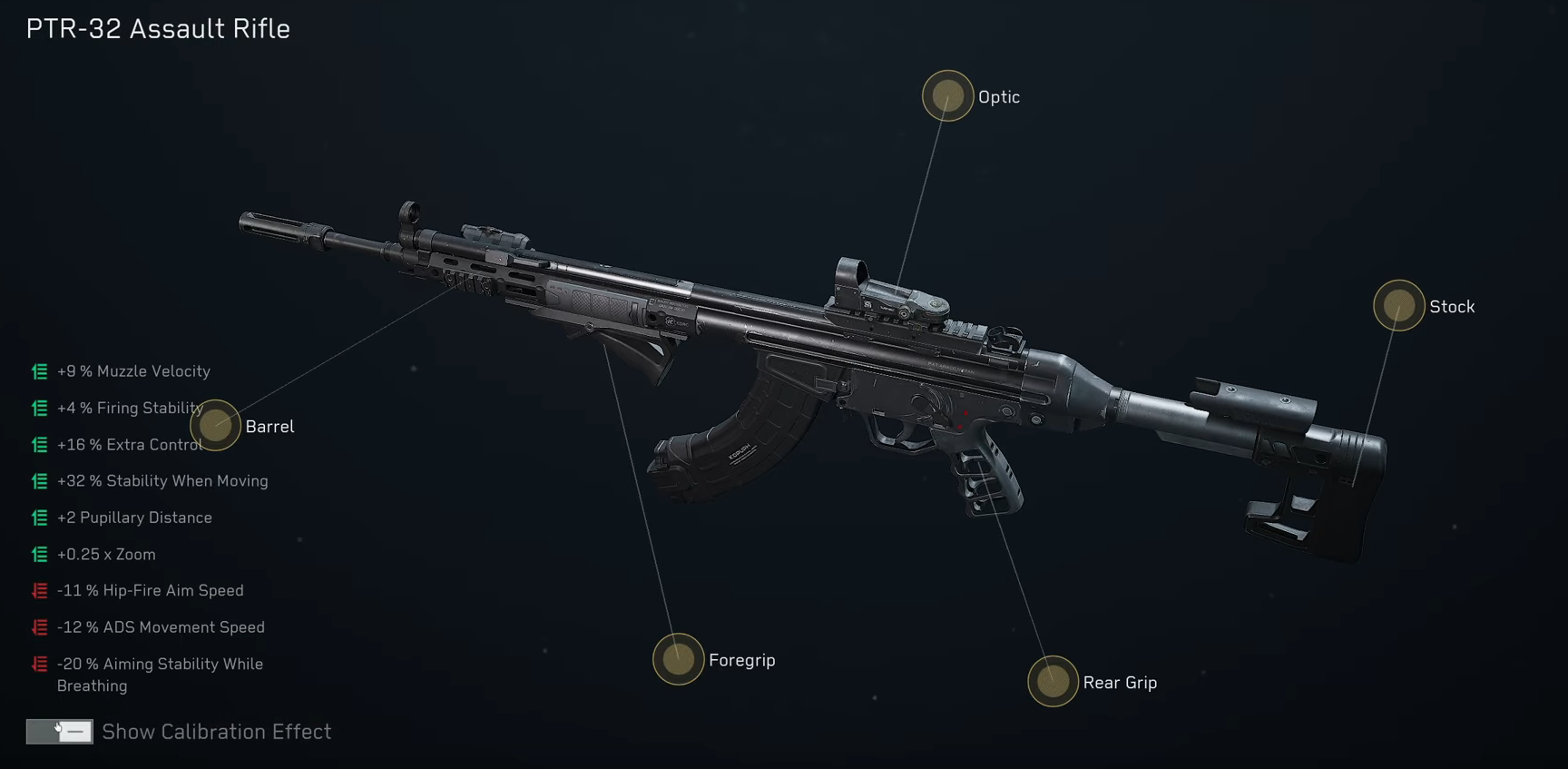The image size is (1568, 769).
Task: Click the holographic sight mounted on the rifle
Action: 894,291
